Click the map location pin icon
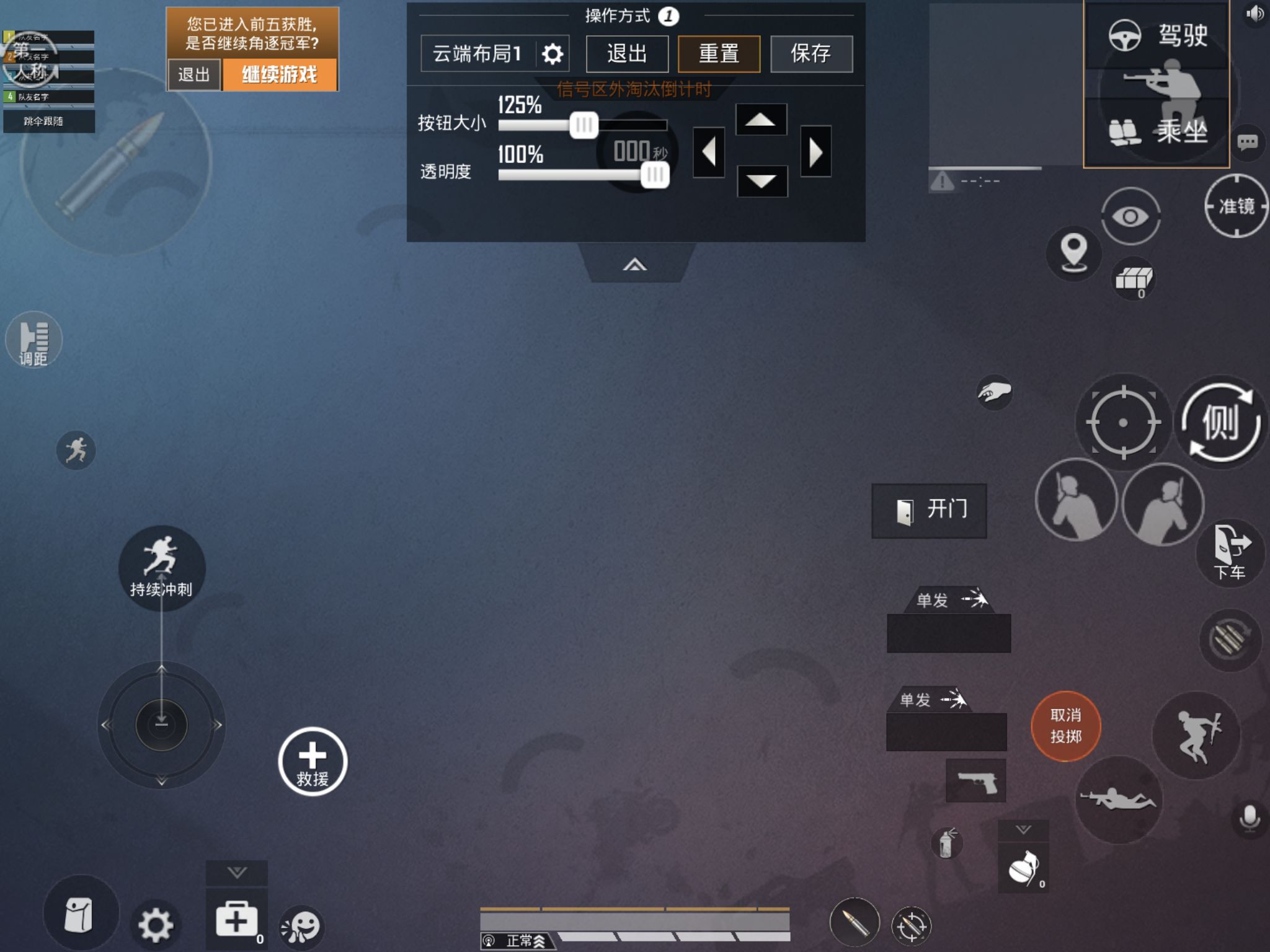Viewport: 1270px width, 952px height. click(x=1075, y=253)
